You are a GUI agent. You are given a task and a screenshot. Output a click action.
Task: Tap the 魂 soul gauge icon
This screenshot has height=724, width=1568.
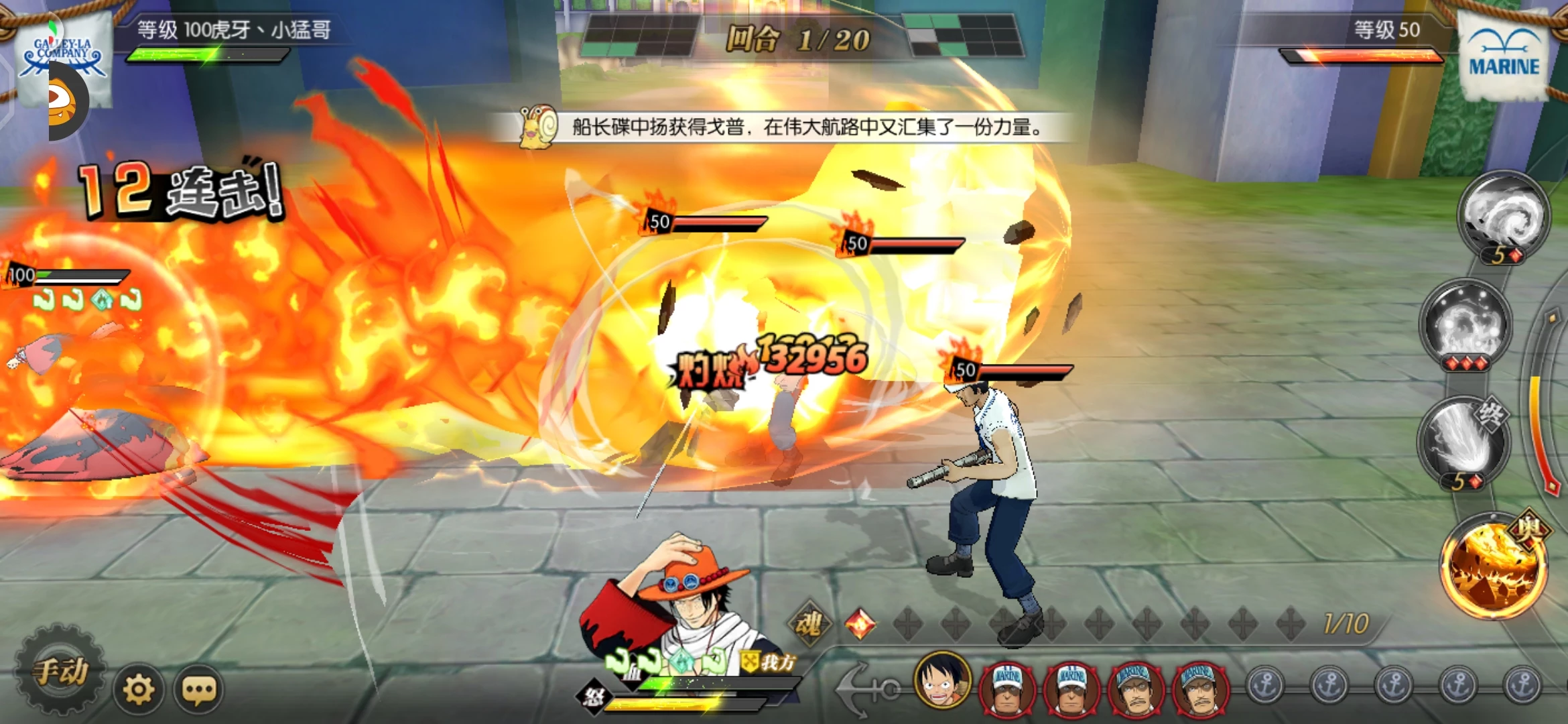pyautogui.click(x=809, y=624)
